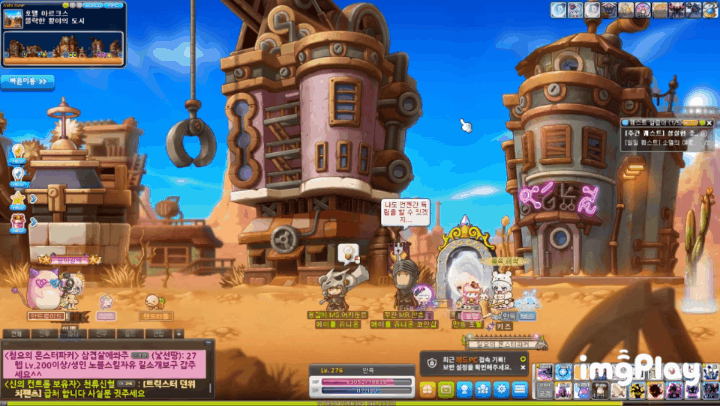720x406 pixels.
Task: Open the gear settings menu
Action: tap(503, 390)
